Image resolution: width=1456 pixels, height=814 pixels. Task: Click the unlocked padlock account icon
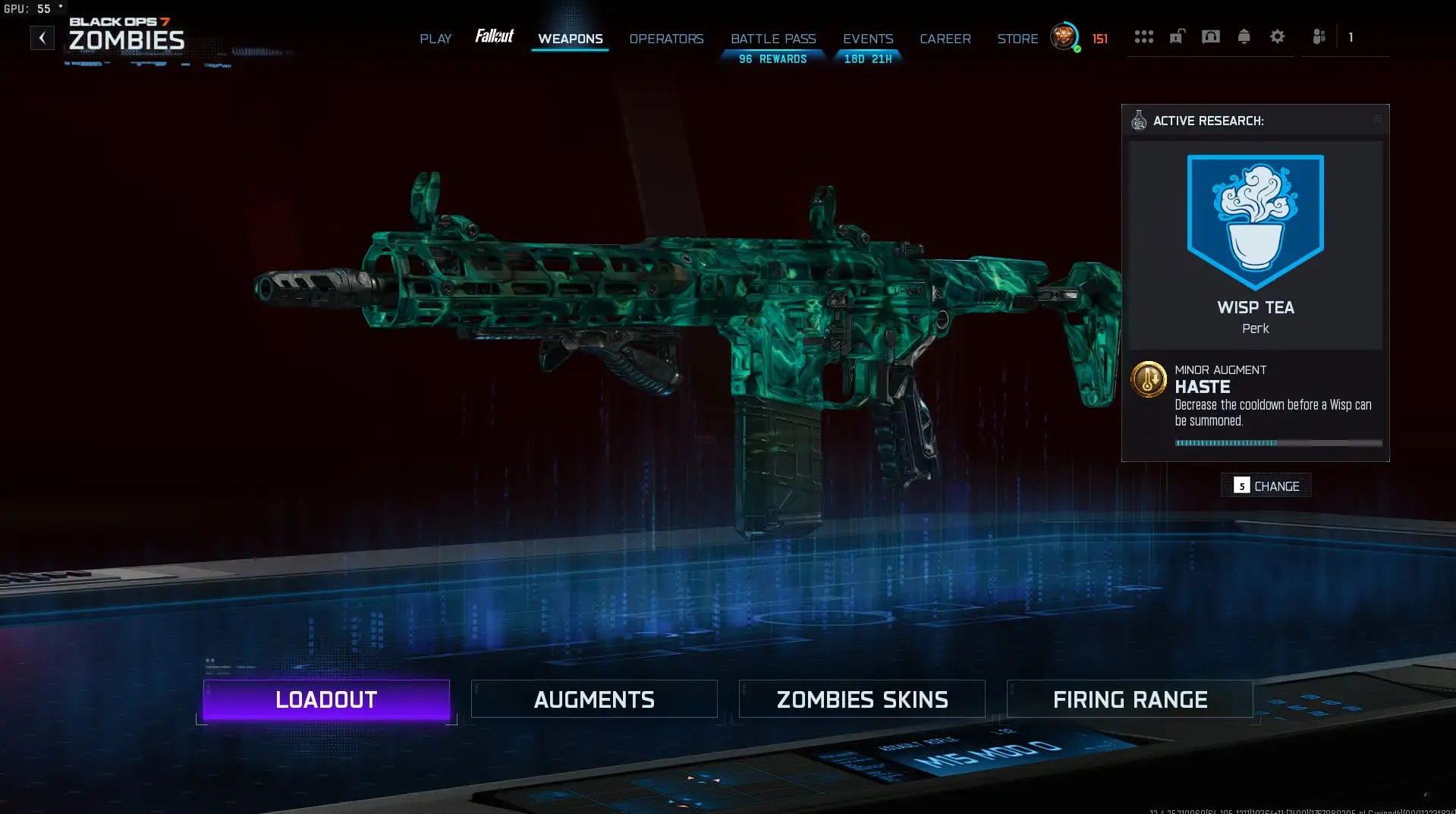(1177, 36)
